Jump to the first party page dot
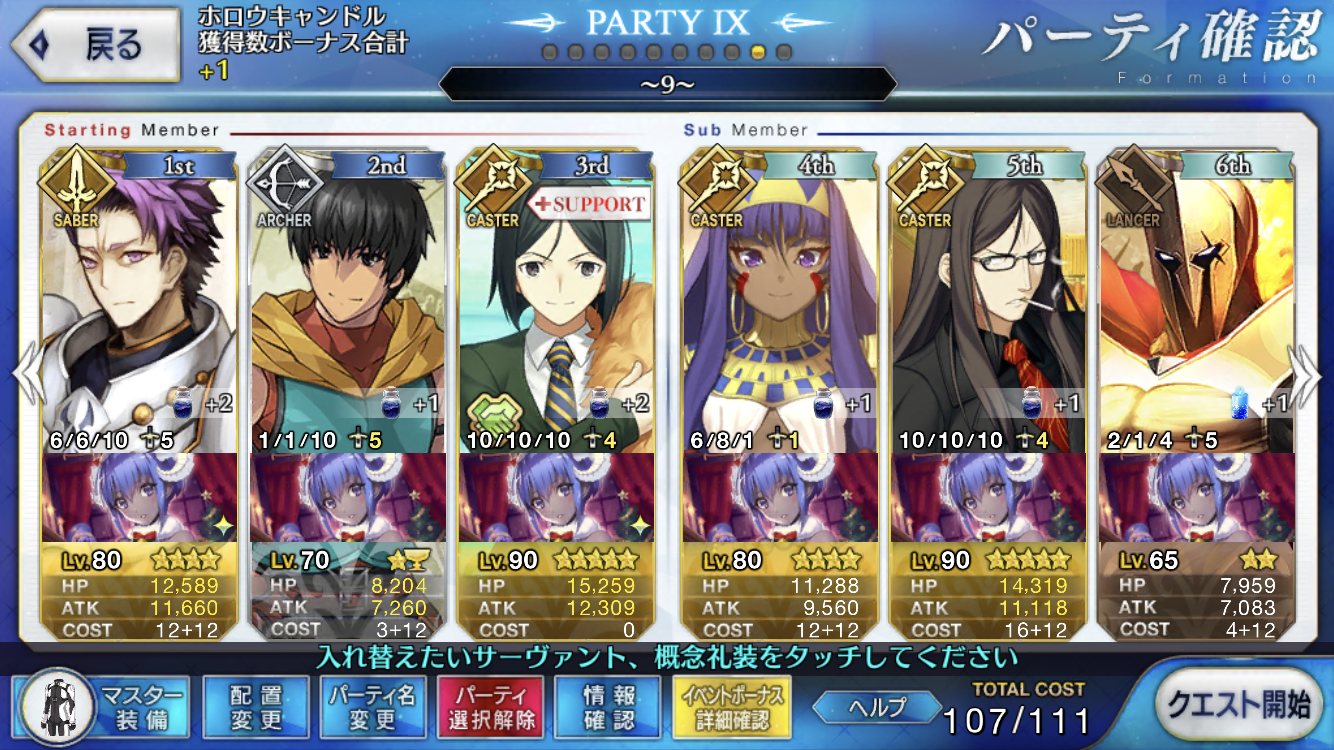The height and width of the screenshot is (750, 1334). (x=549, y=51)
